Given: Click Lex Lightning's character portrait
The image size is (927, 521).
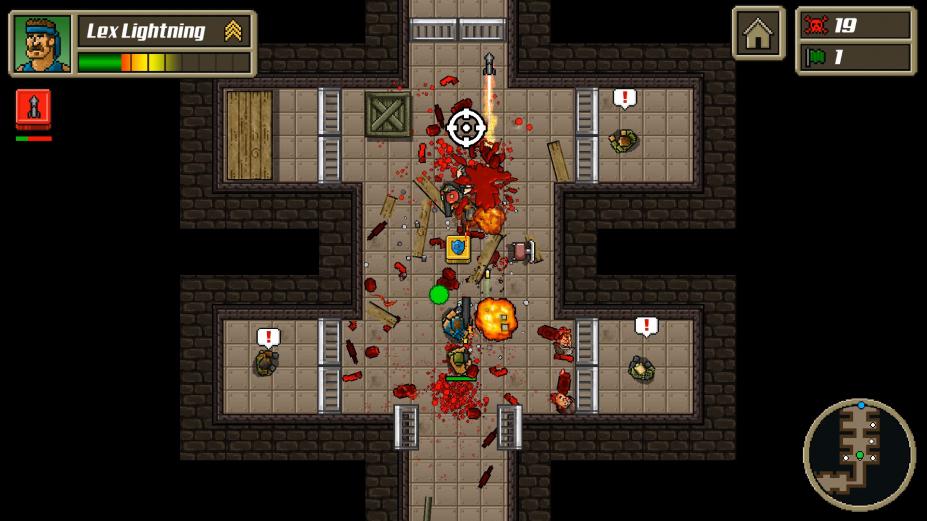Looking at the screenshot, I should (x=43, y=44).
